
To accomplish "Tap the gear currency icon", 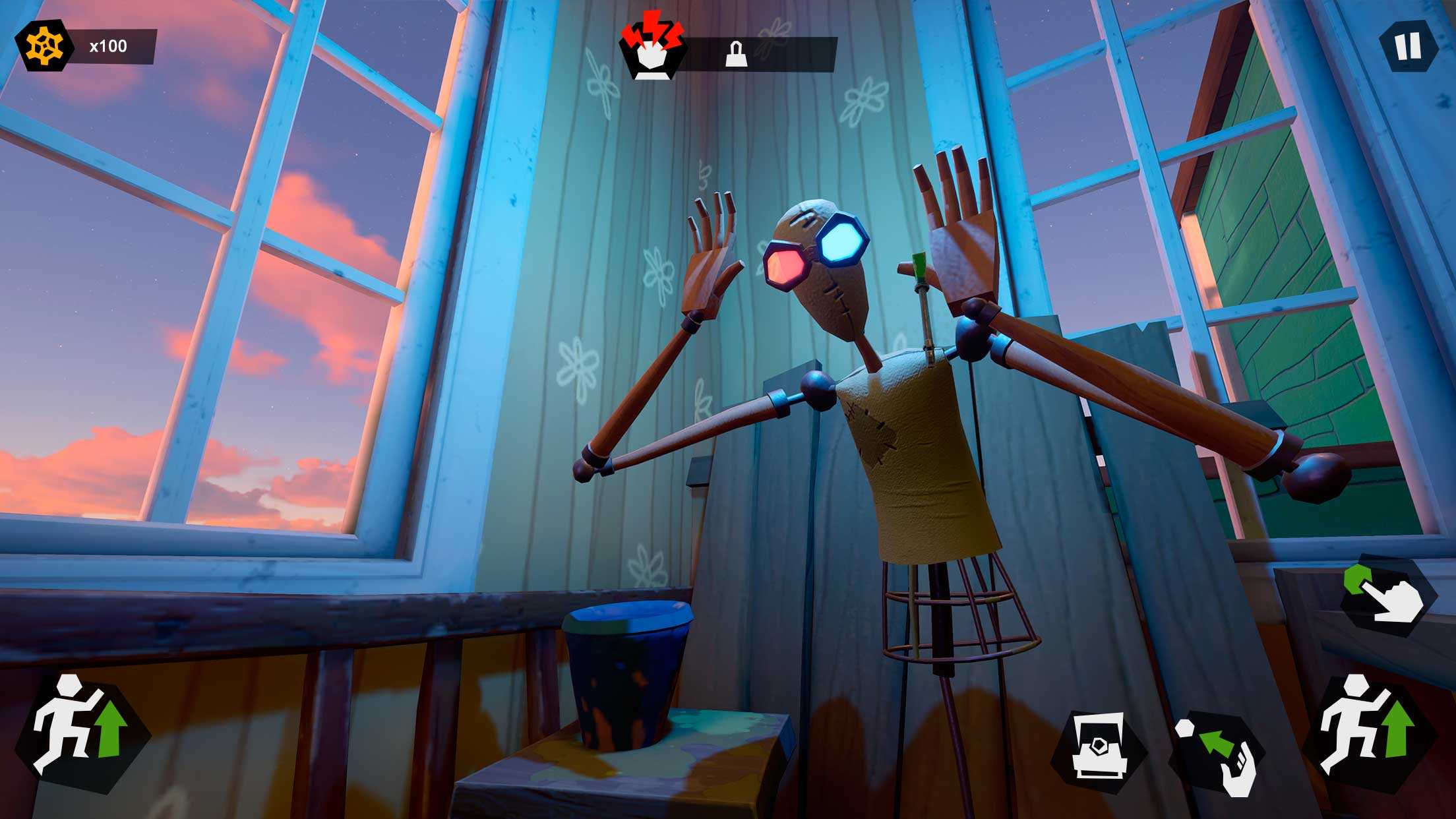I will click(x=44, y=45).
